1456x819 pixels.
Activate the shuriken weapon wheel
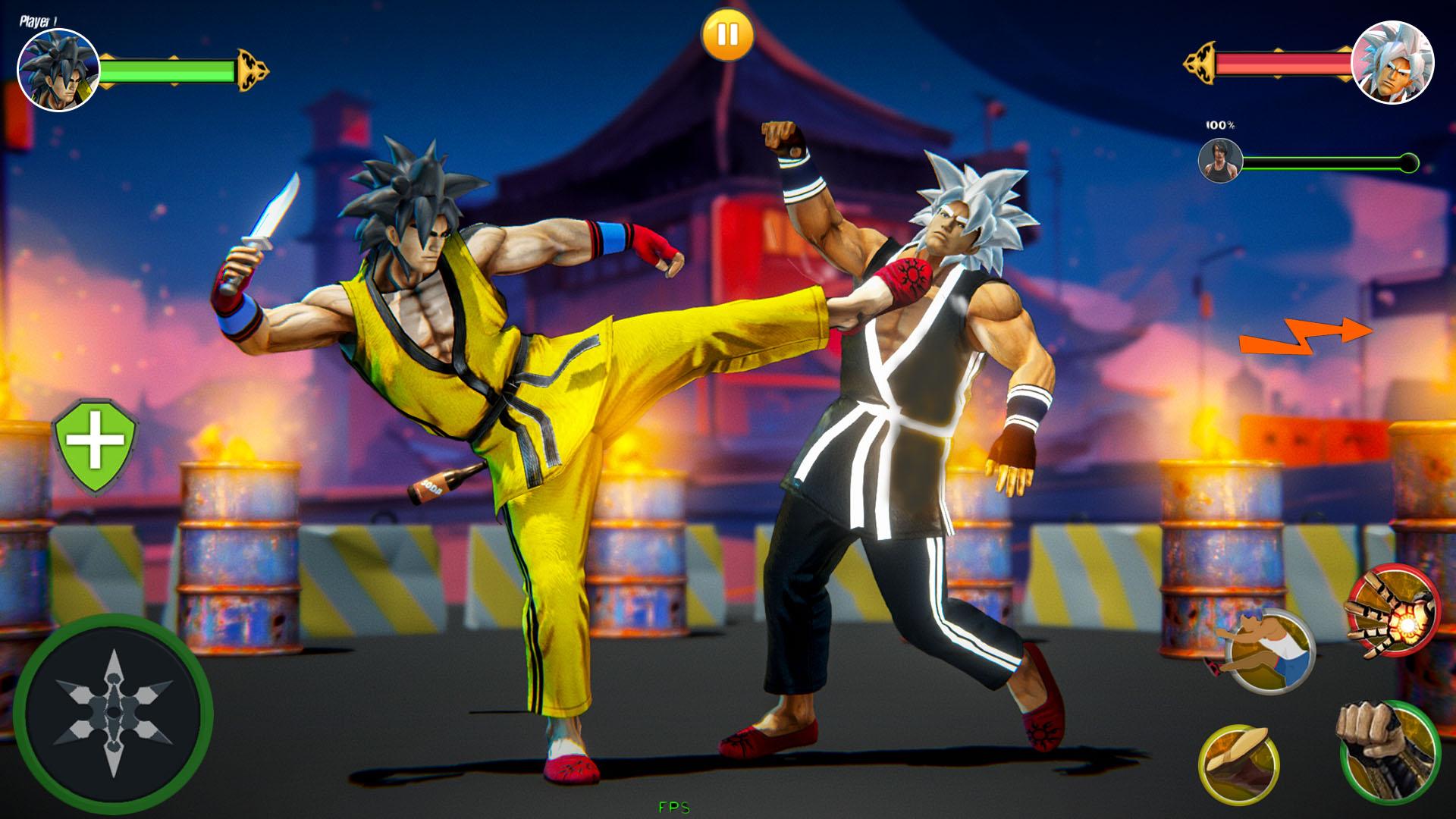112,711
